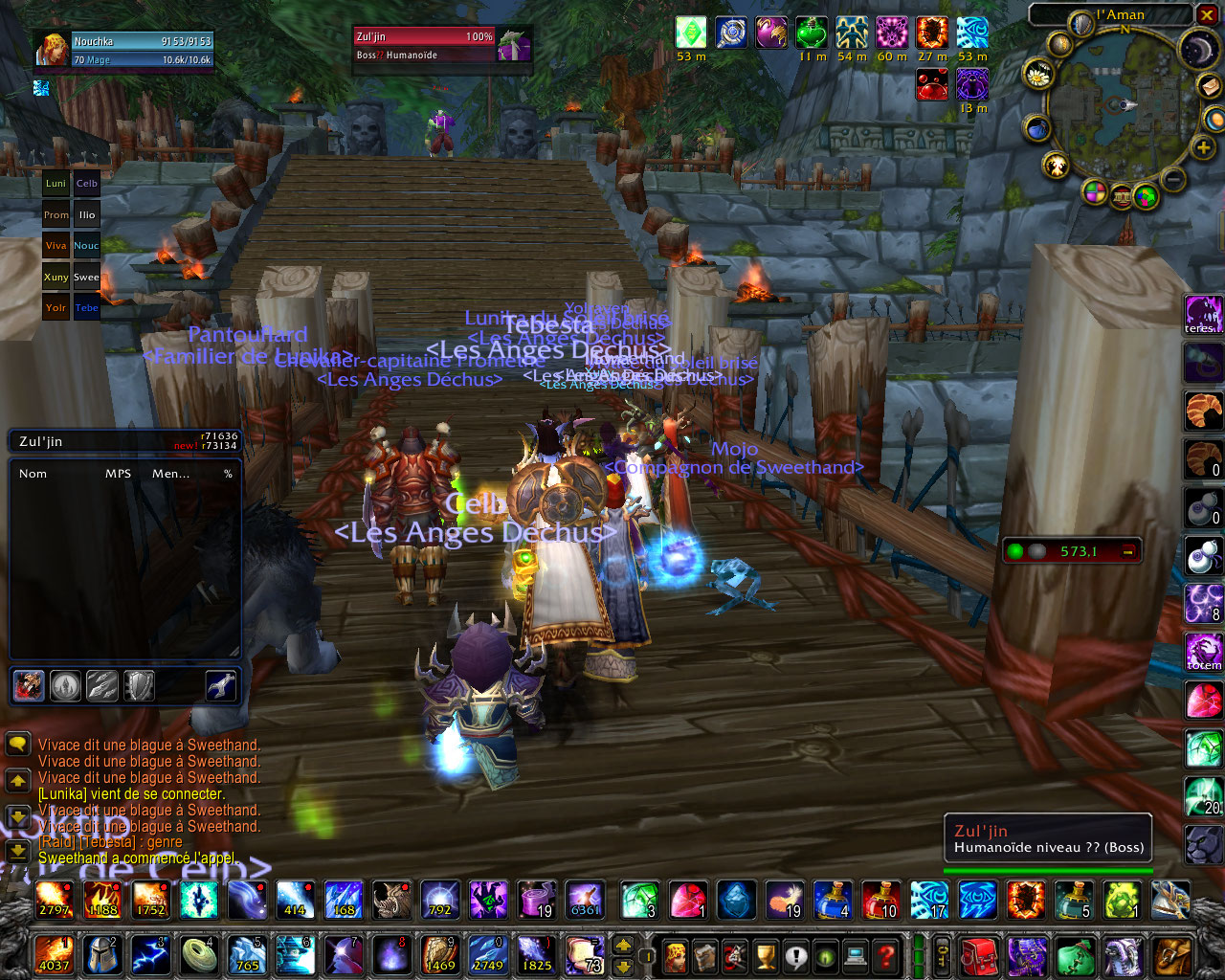The height and width of the screenshot is (980, 1225).
Task: Select raid member Luni in raid frames
Action: pos(56,184)
